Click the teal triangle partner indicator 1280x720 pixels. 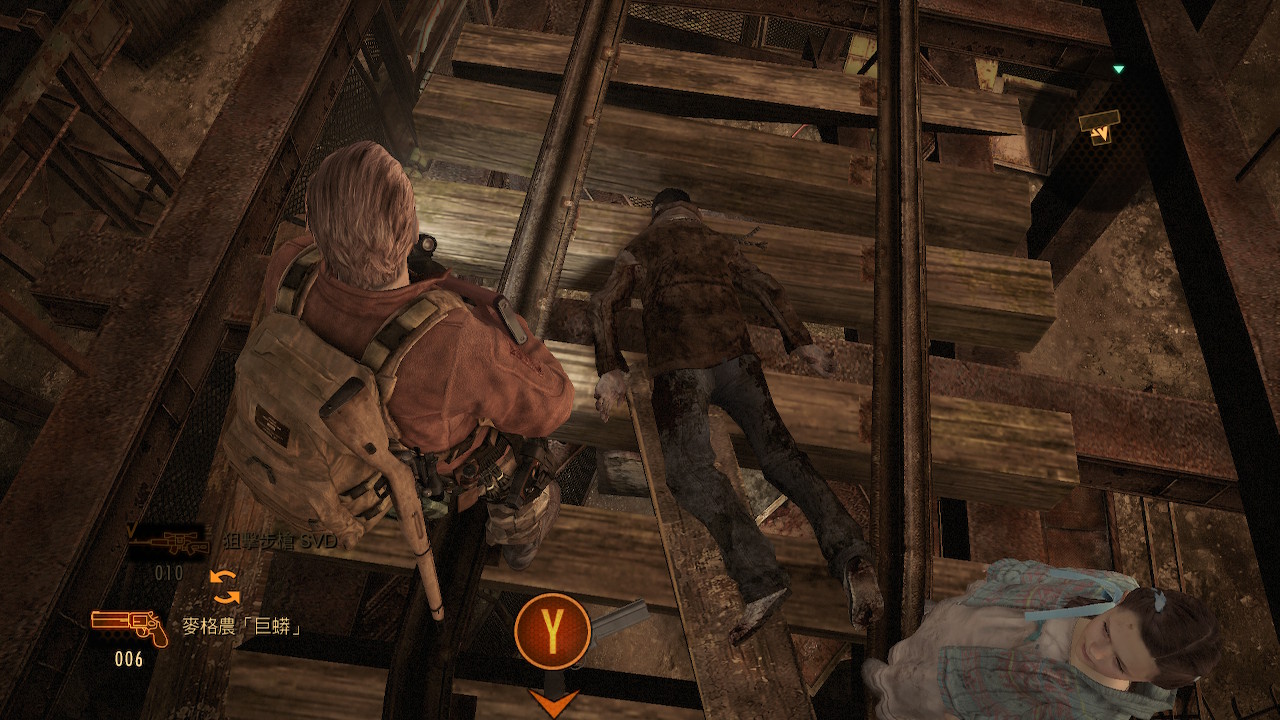1119,70
